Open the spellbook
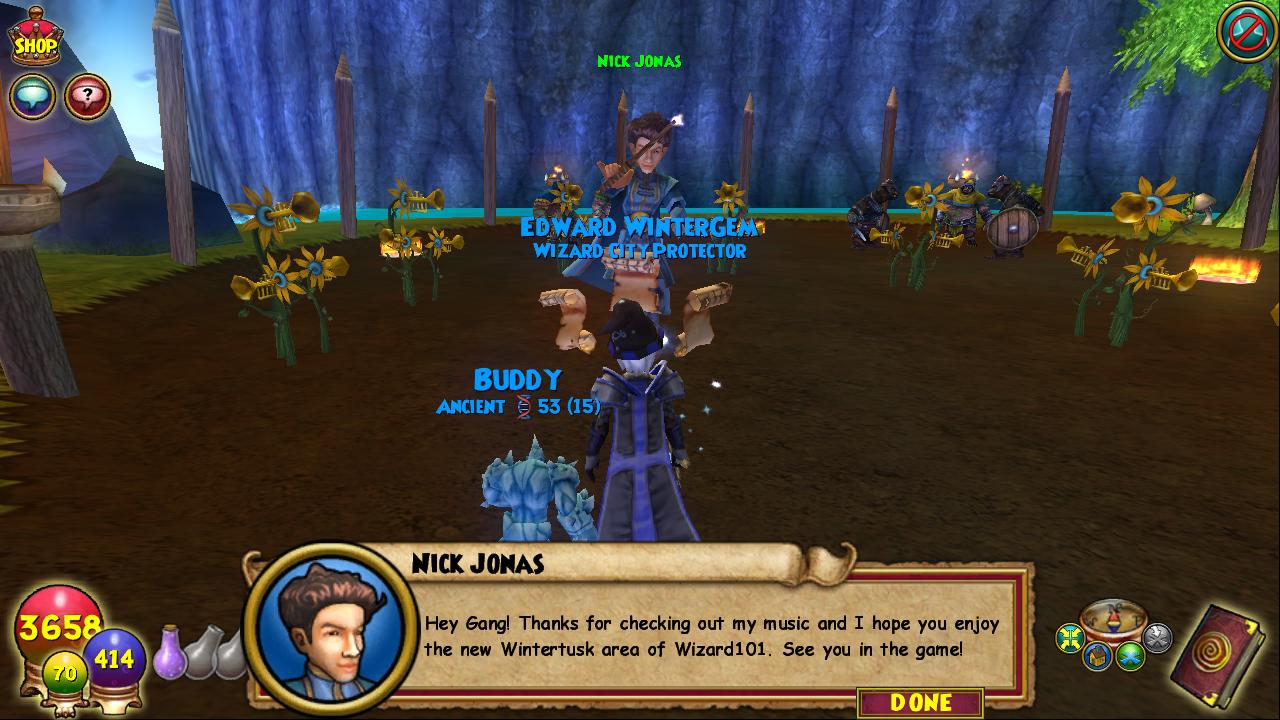 [x=1220, y=657]
